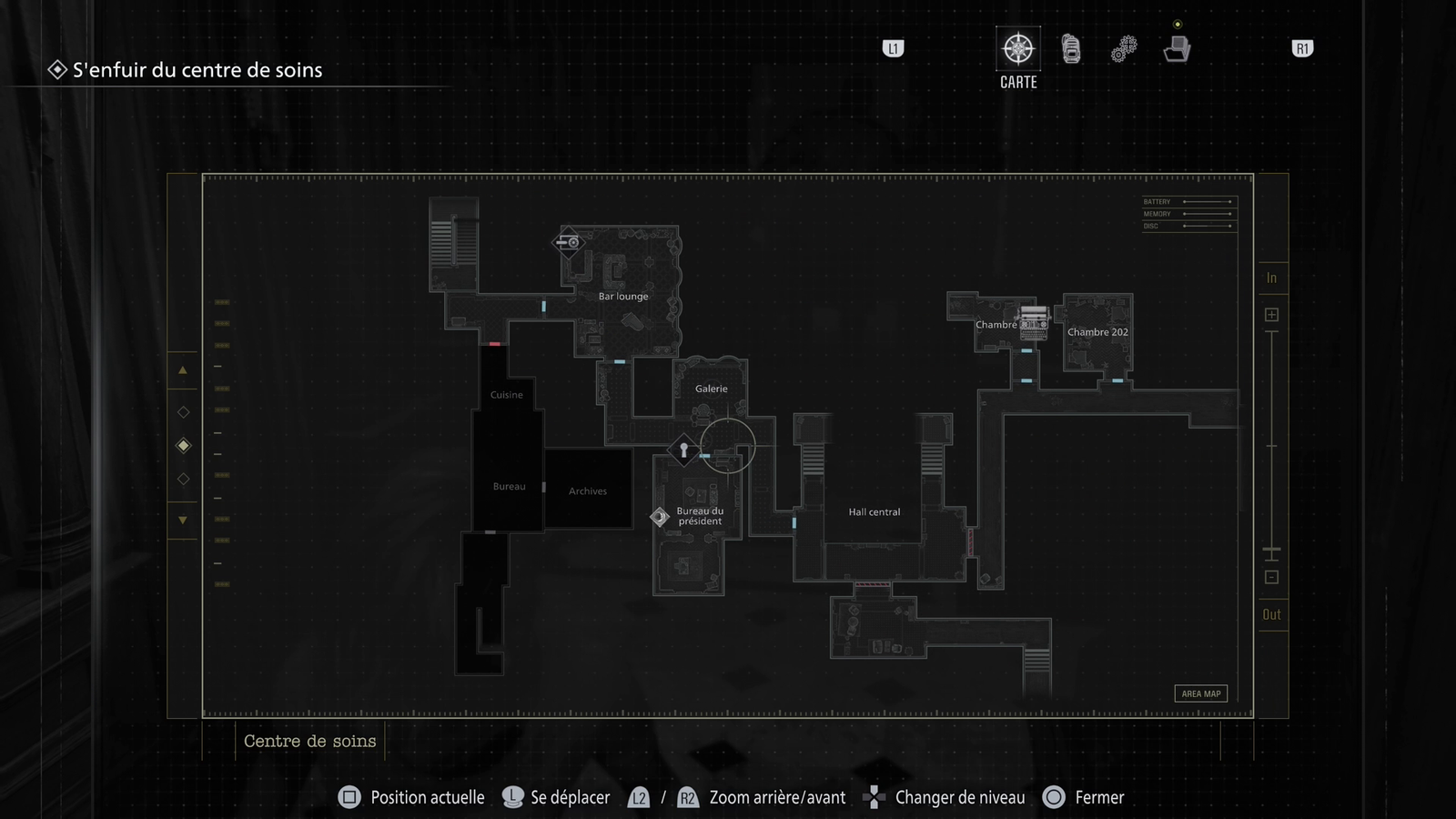
Task: Click the Galerie room on the map
Action: [x=711, y=389]
